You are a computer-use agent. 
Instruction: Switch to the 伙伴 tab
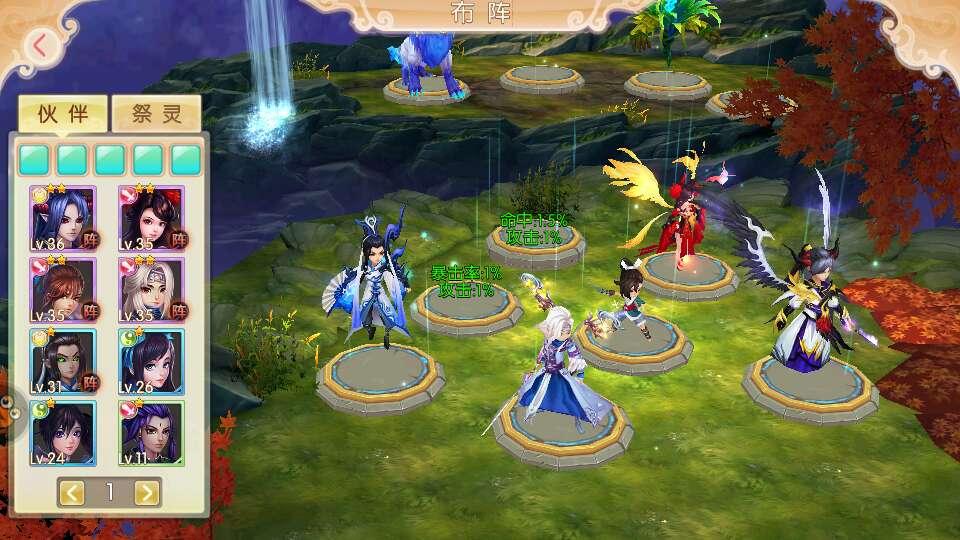click(x=63, y=113)
